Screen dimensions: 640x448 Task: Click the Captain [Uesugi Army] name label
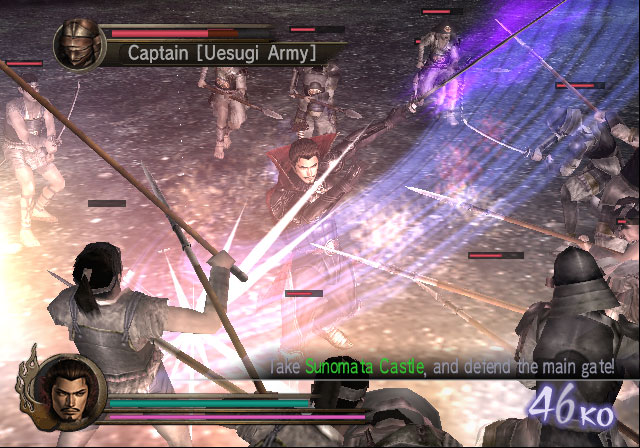tap(222, 52)
